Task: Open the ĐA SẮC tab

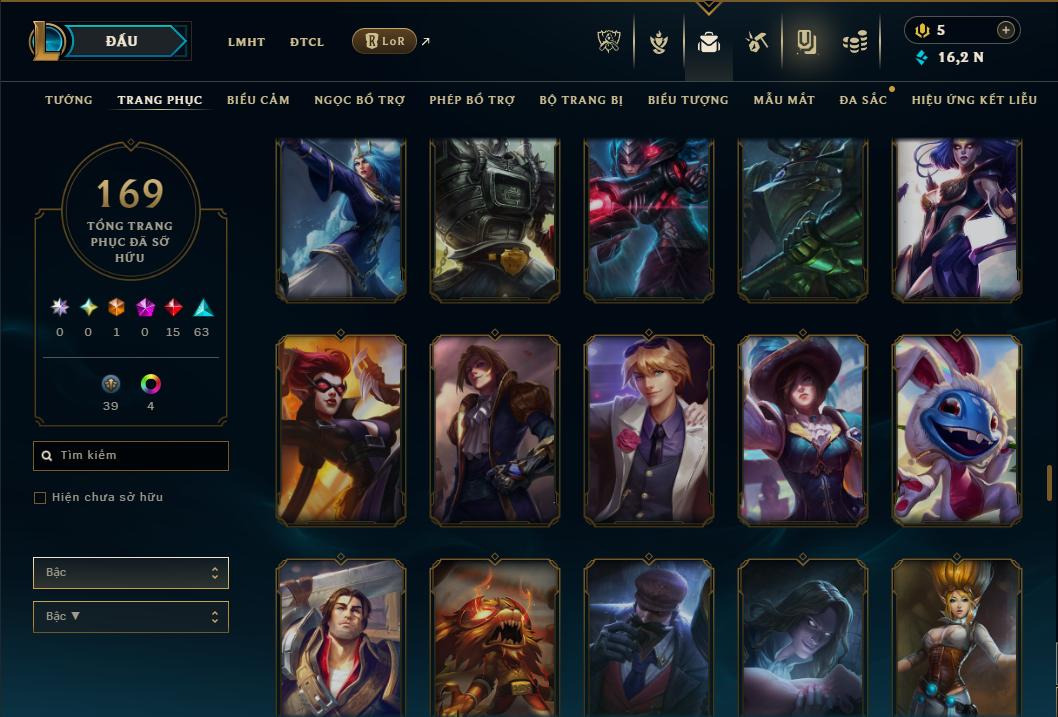Action: pyautogui.click(x=863, y=100)
